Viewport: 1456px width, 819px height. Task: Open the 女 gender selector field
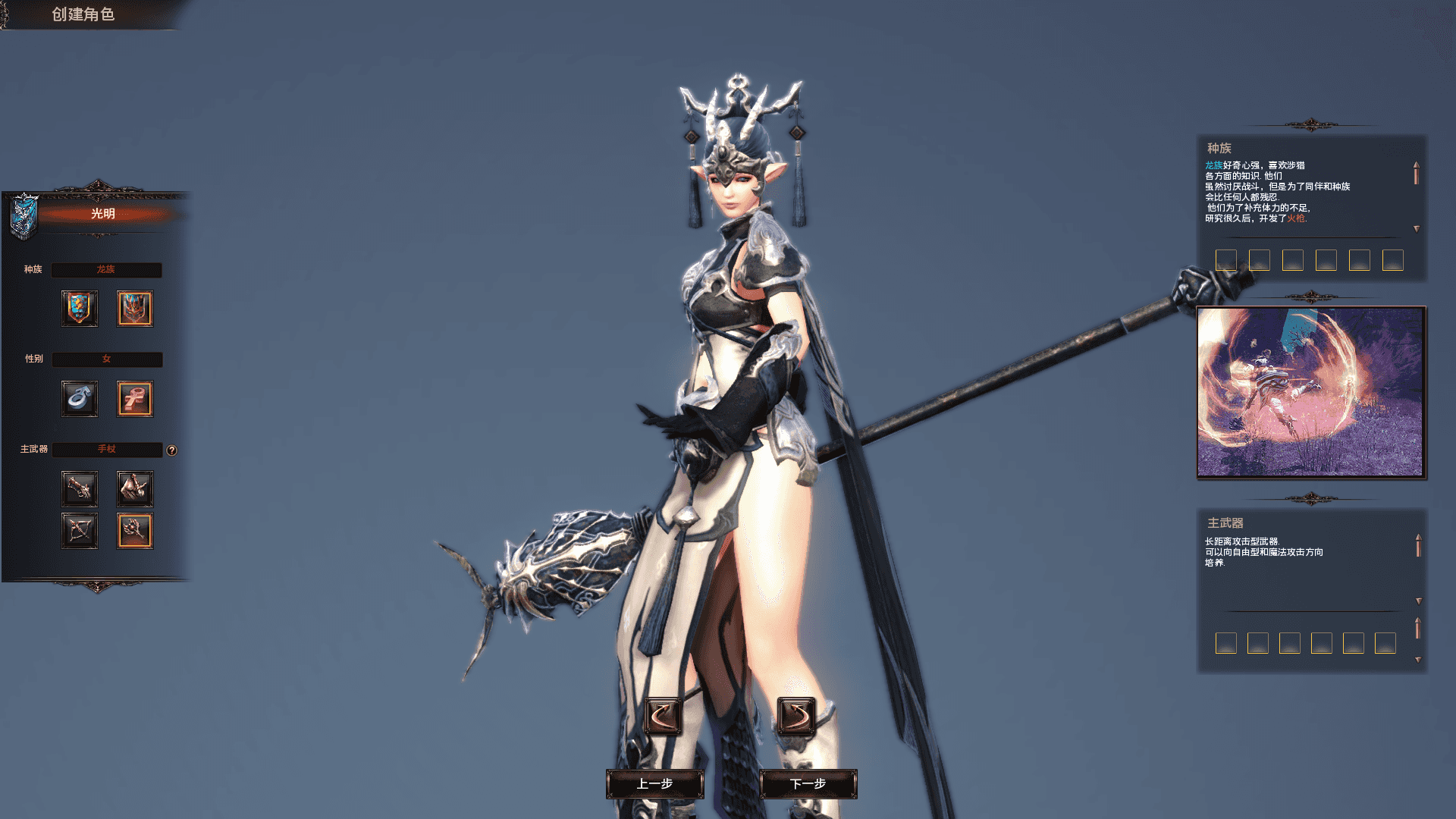pos(106,360)
